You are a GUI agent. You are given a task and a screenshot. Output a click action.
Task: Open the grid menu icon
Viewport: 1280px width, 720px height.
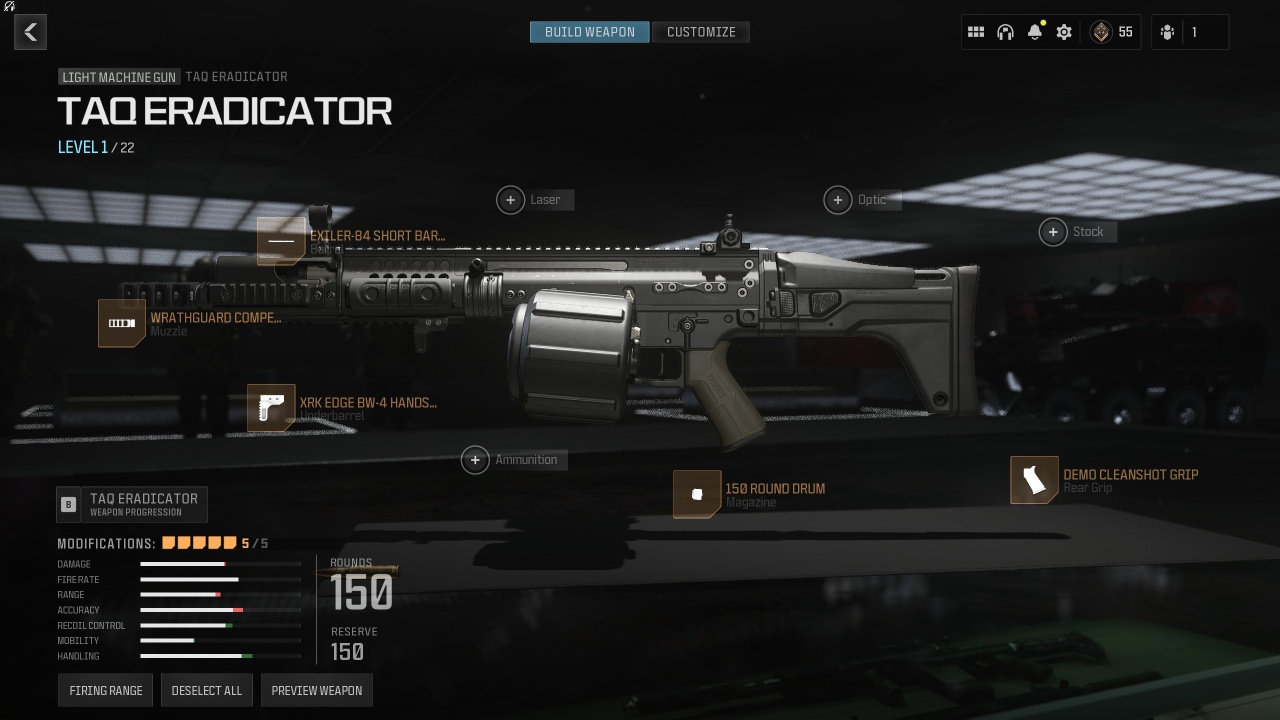coord(976,32)
